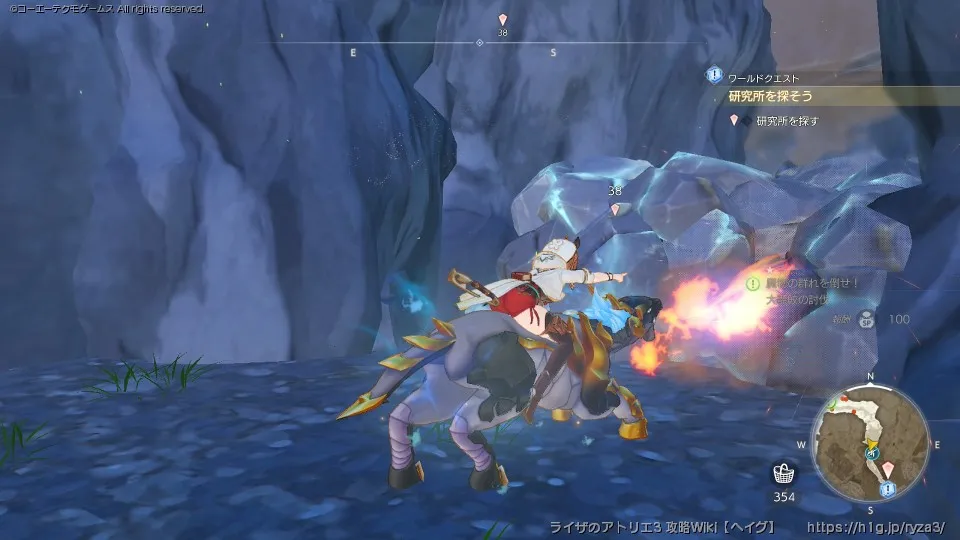
Task: Click the pink quest marker on the compass bar
Action: click(x=503, y=19)
